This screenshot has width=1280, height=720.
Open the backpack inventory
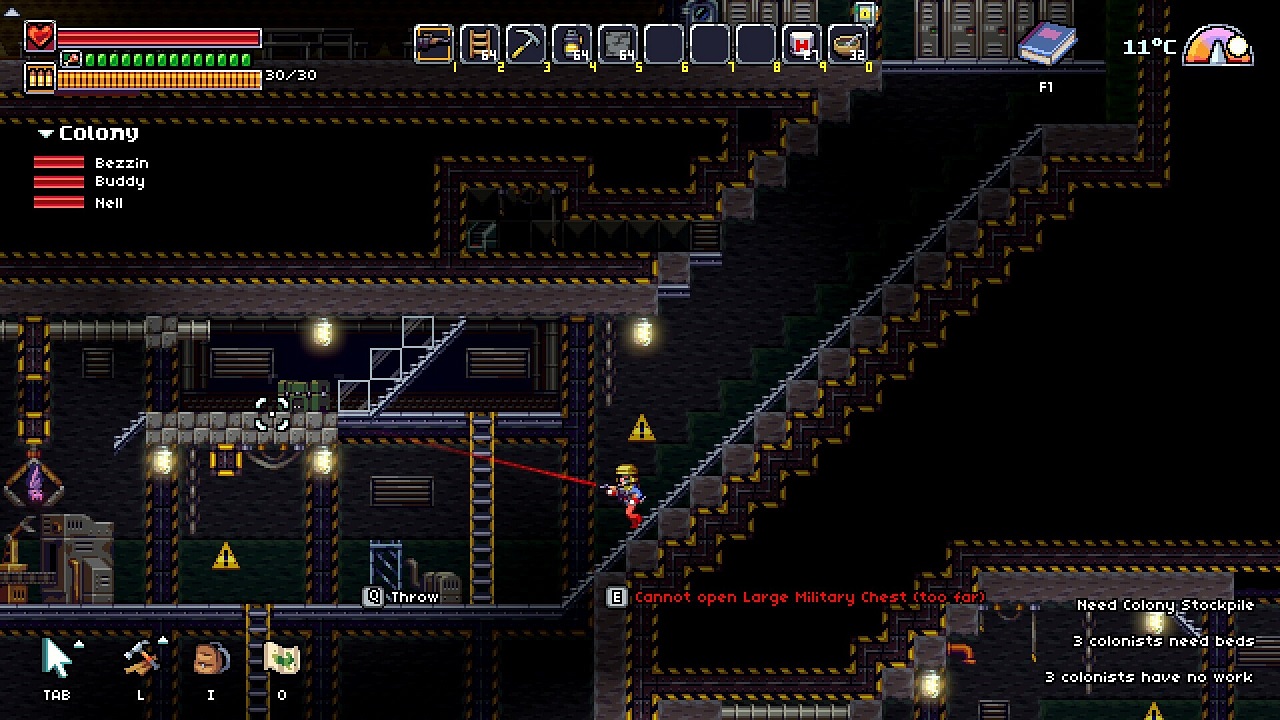click(x=210, y=659)
